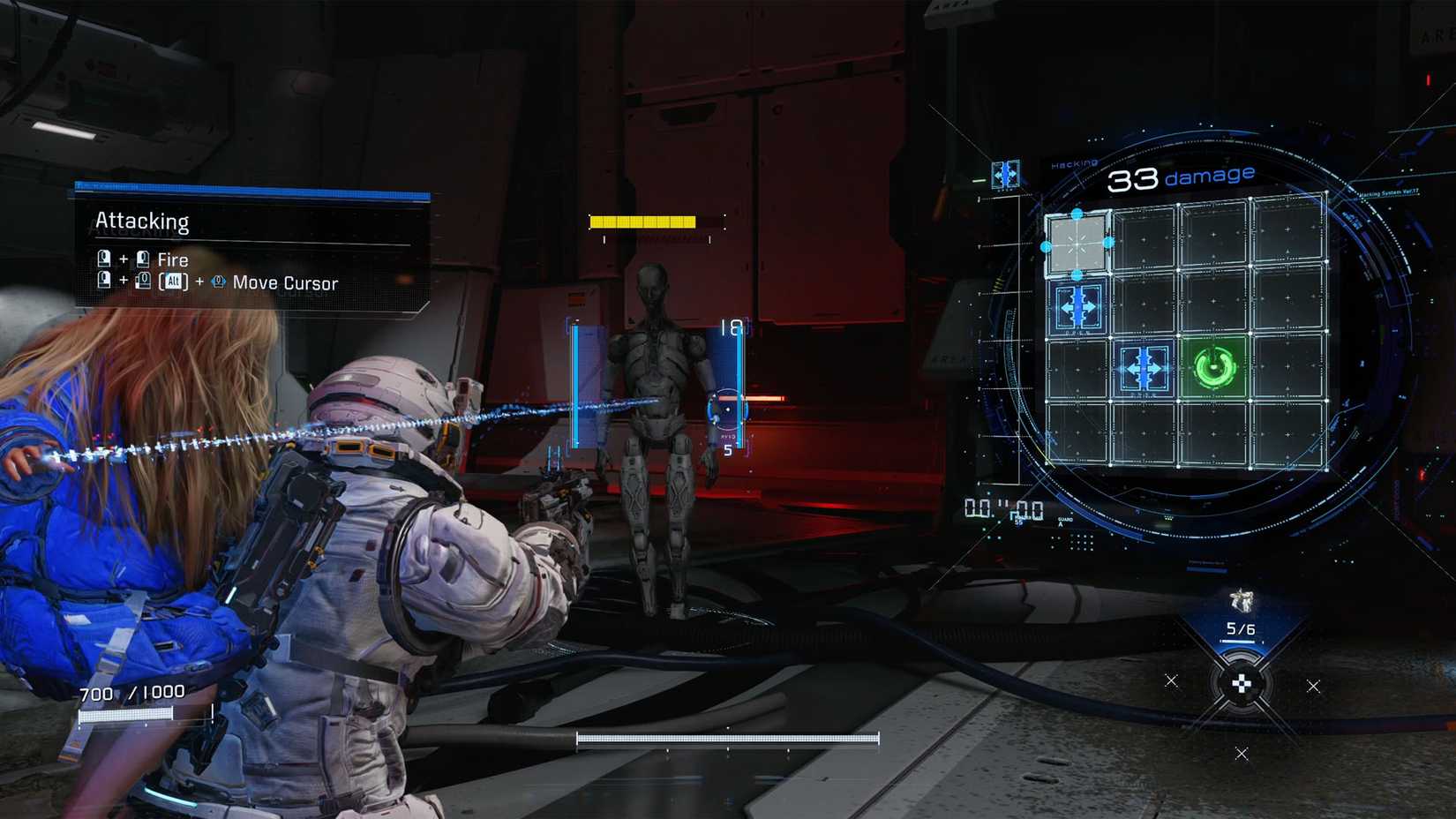Select the Attacking header in the controls panel
Viewport: 1456px width, 819px height.
click(x=141, y=222)
